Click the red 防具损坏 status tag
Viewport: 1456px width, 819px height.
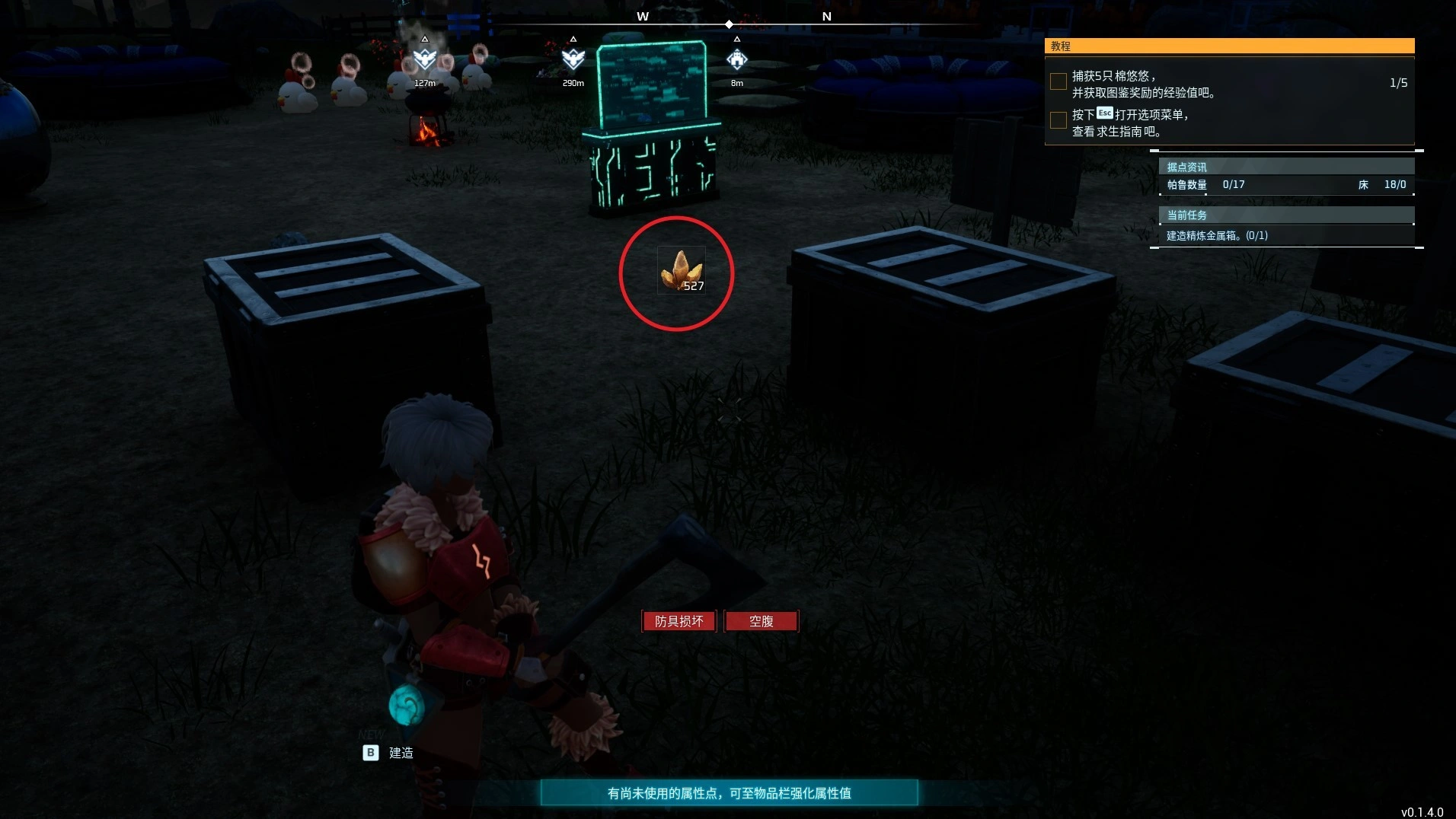[679, 621]
